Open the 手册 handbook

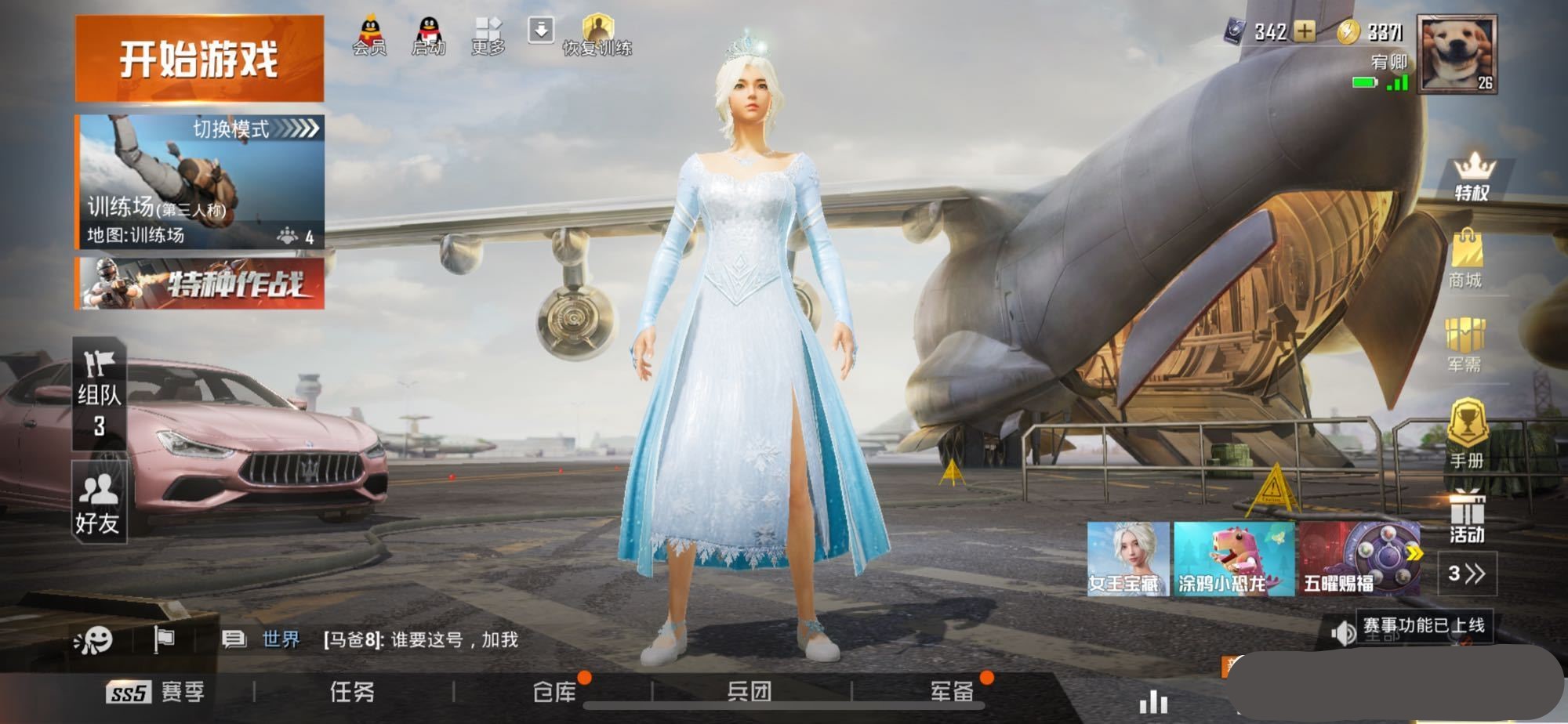click(1466, 435)
